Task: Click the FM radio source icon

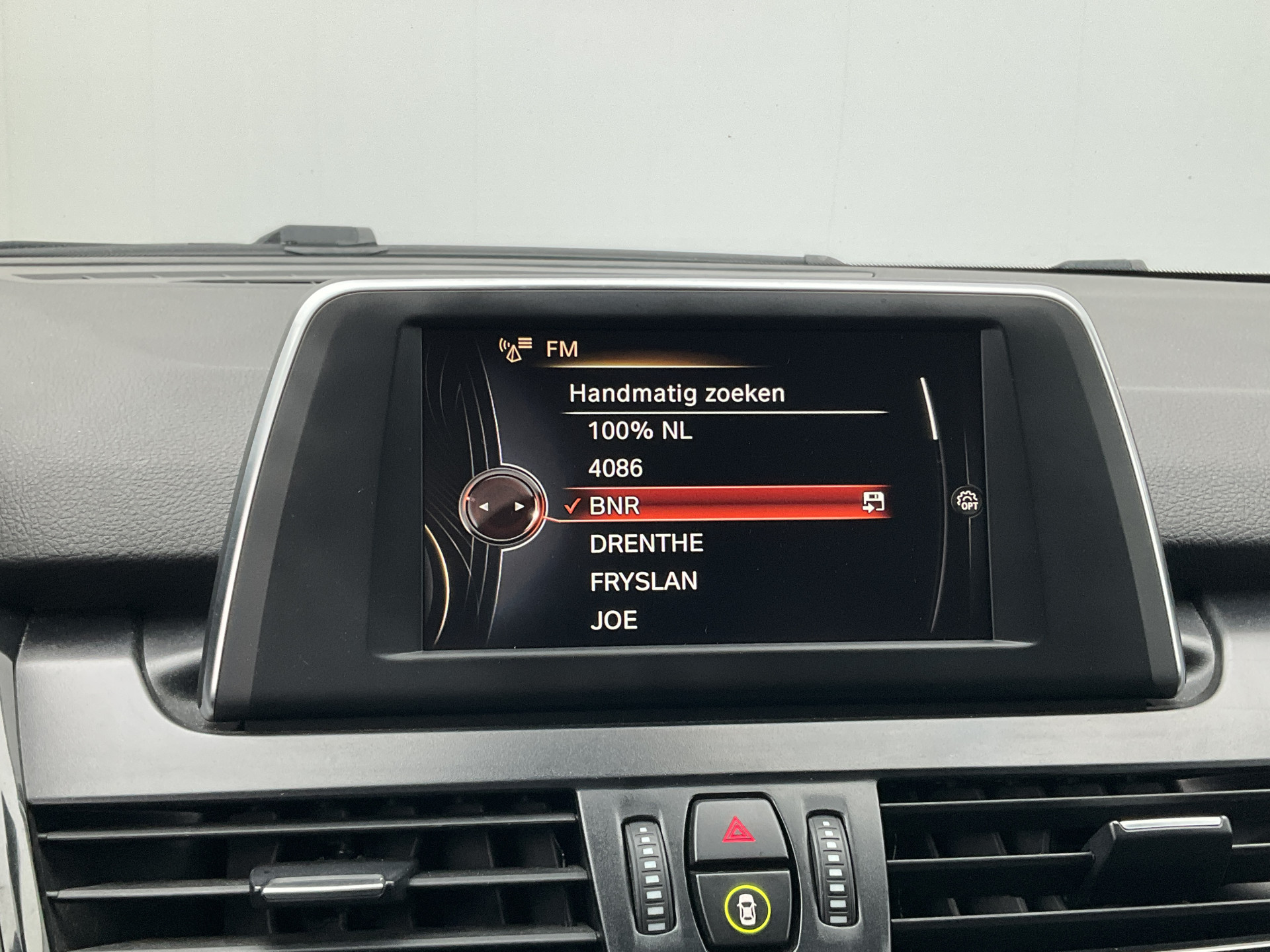Action: point(515,349)
